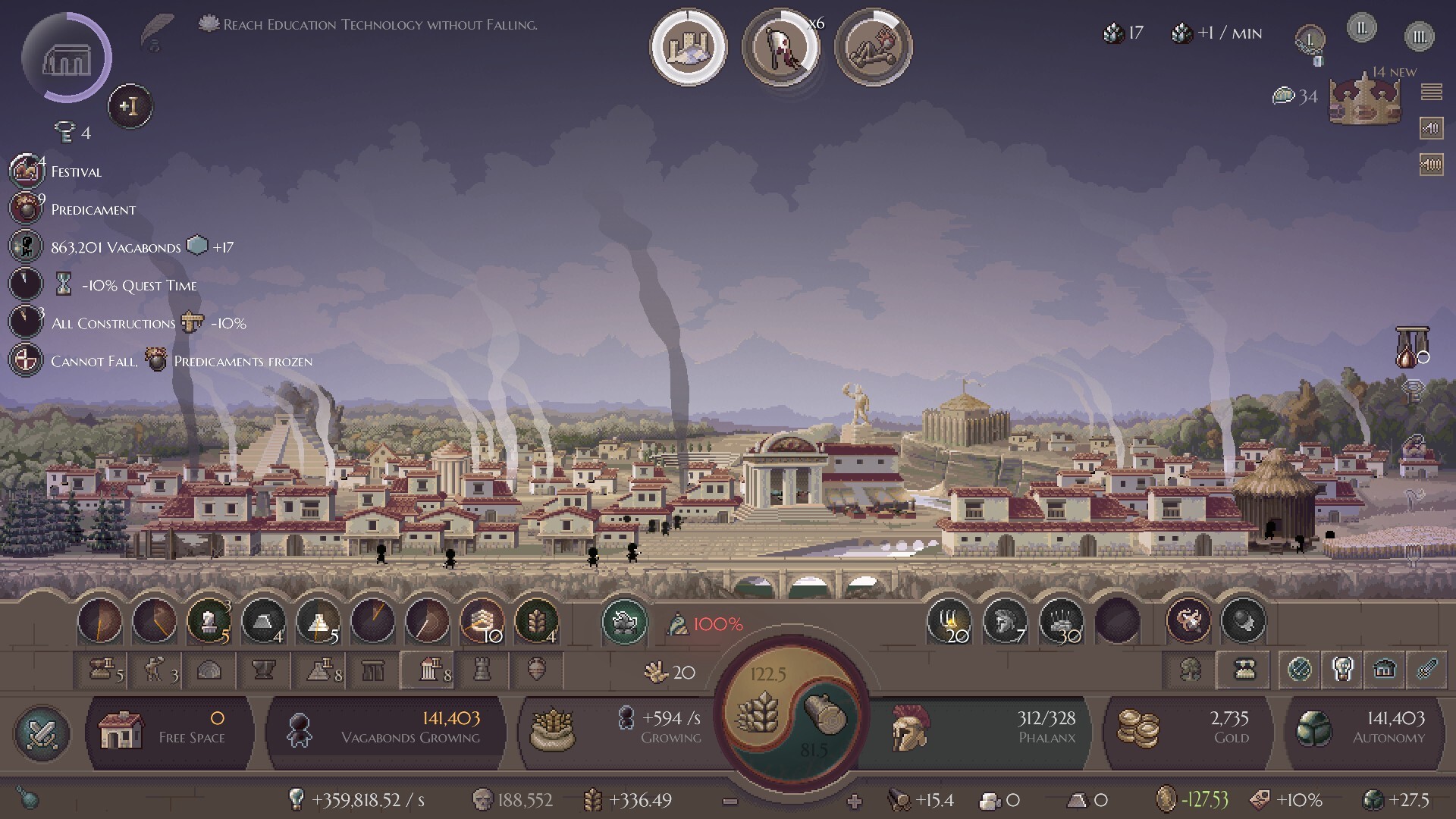Switch to tier II tab
Viewport: 1456px width, 819px height.
point(1361,28)
